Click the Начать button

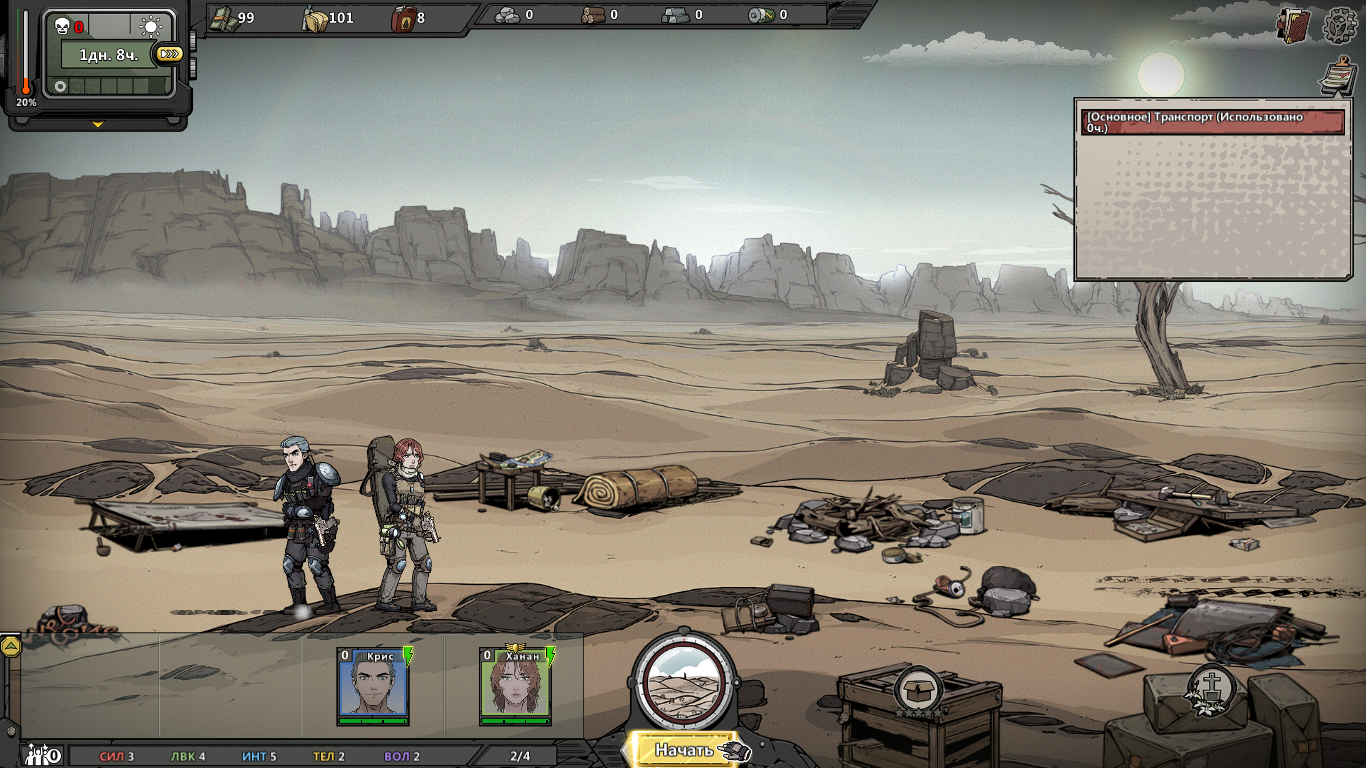(x=686, y=750)
